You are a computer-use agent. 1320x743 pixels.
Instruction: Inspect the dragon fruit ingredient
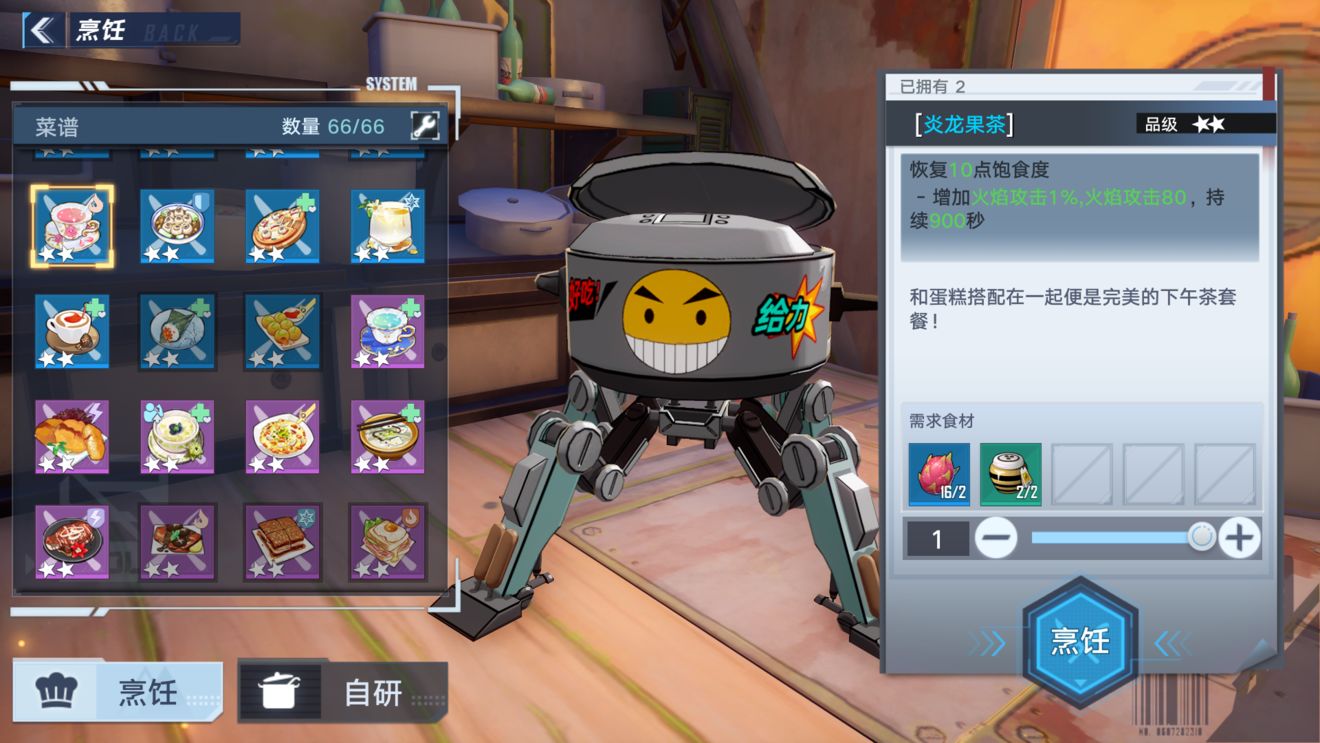pos(939,474)
